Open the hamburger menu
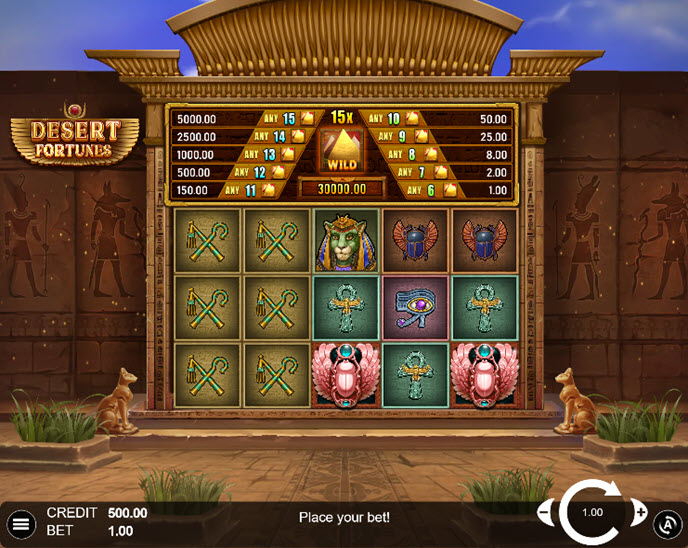The width and height of the screenshot is (688, 548). pos(20,523)
